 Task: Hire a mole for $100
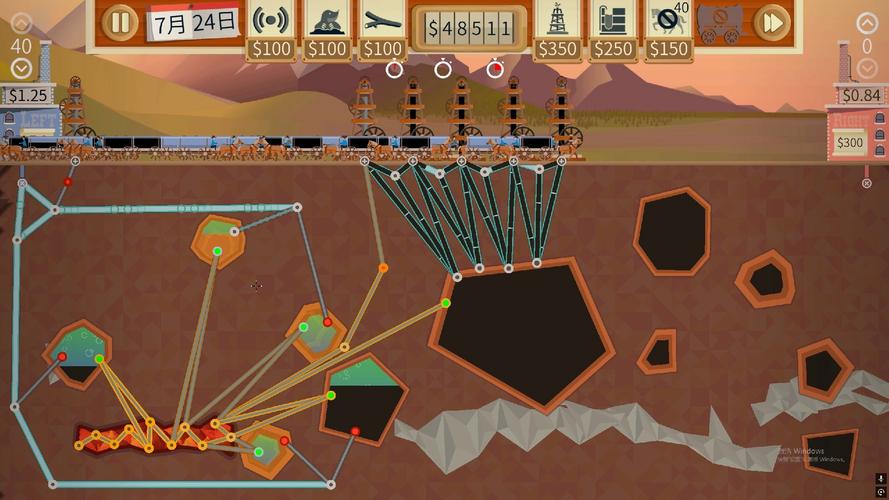(327, 21)
